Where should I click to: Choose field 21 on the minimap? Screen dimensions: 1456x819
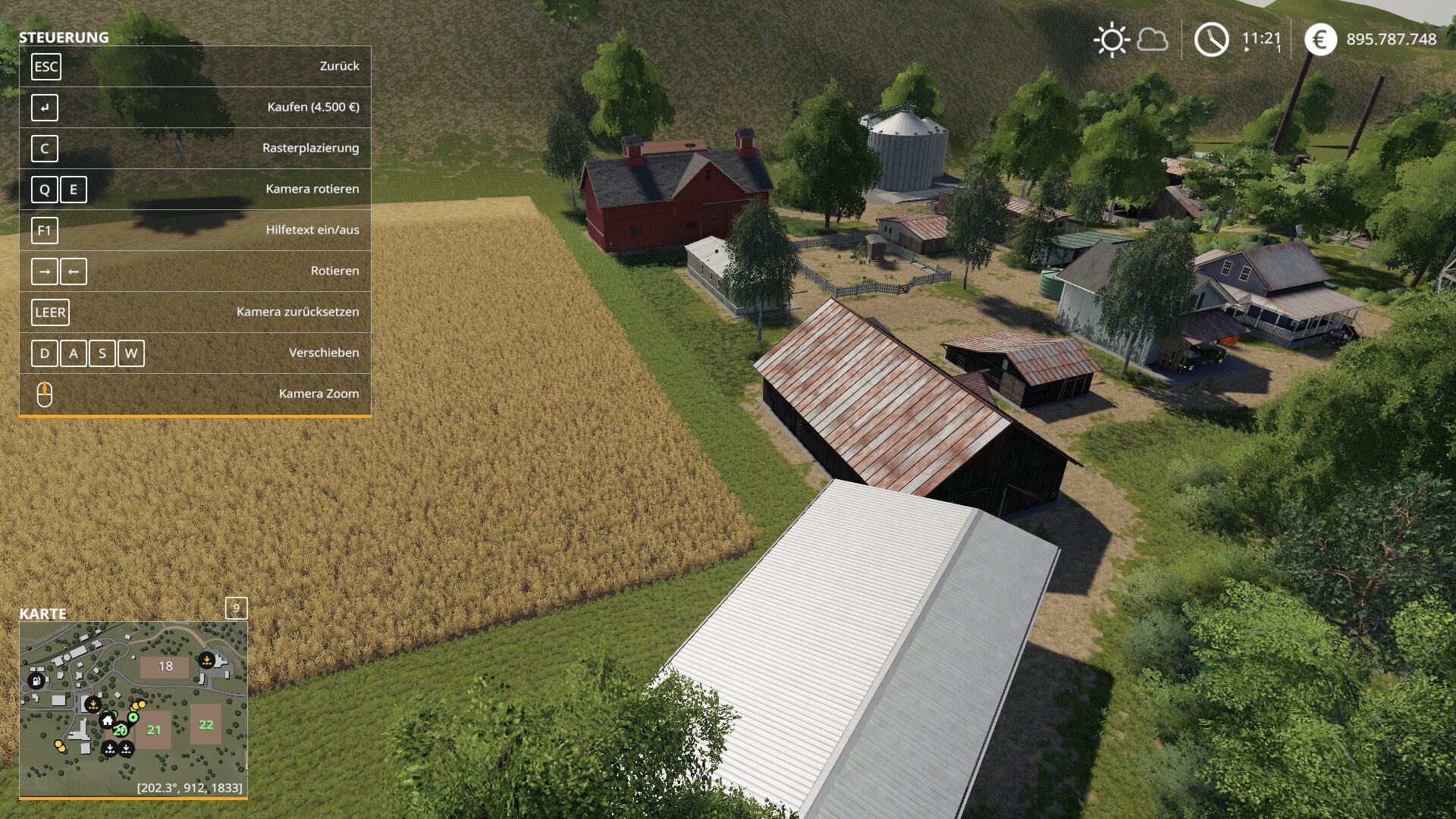(x=154, y=730)
